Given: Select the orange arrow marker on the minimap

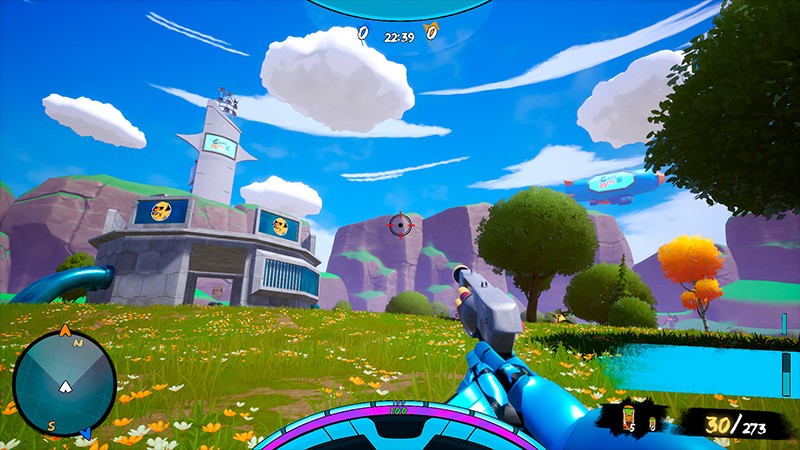Looking at the screenshot, I should 65,329.
